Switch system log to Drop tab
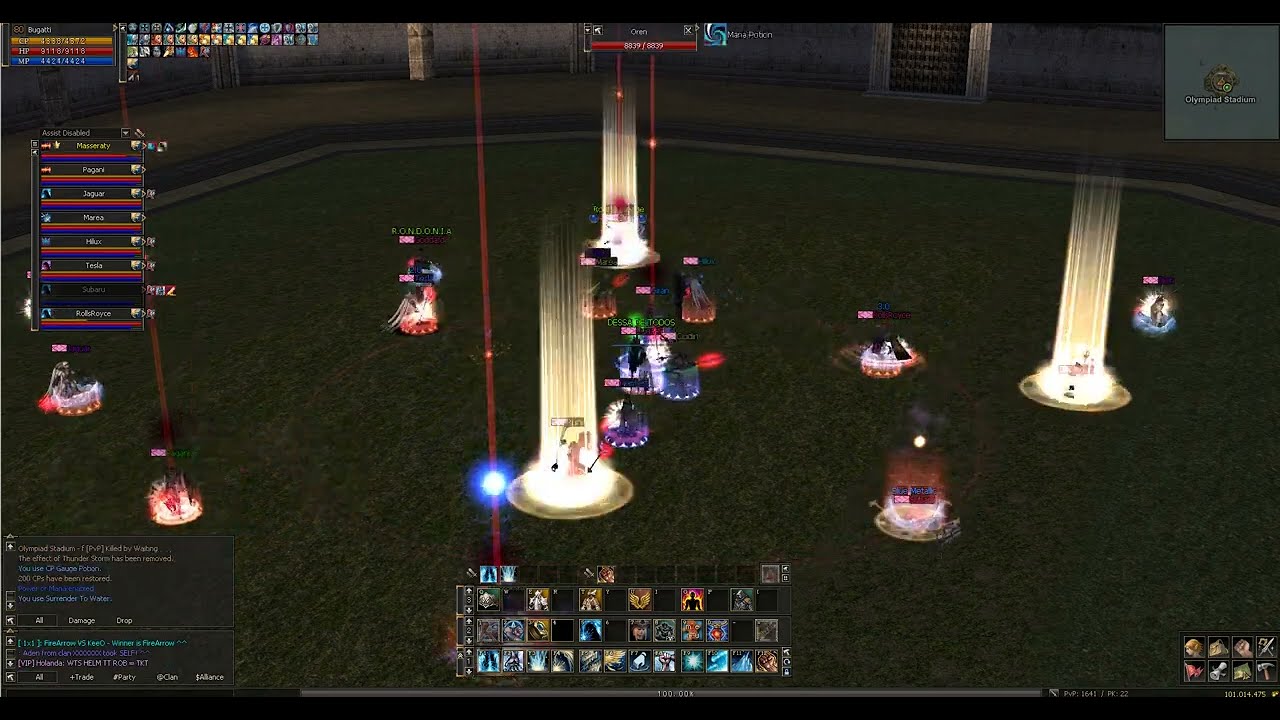1280x720 pixels. (x=124, y=621)
